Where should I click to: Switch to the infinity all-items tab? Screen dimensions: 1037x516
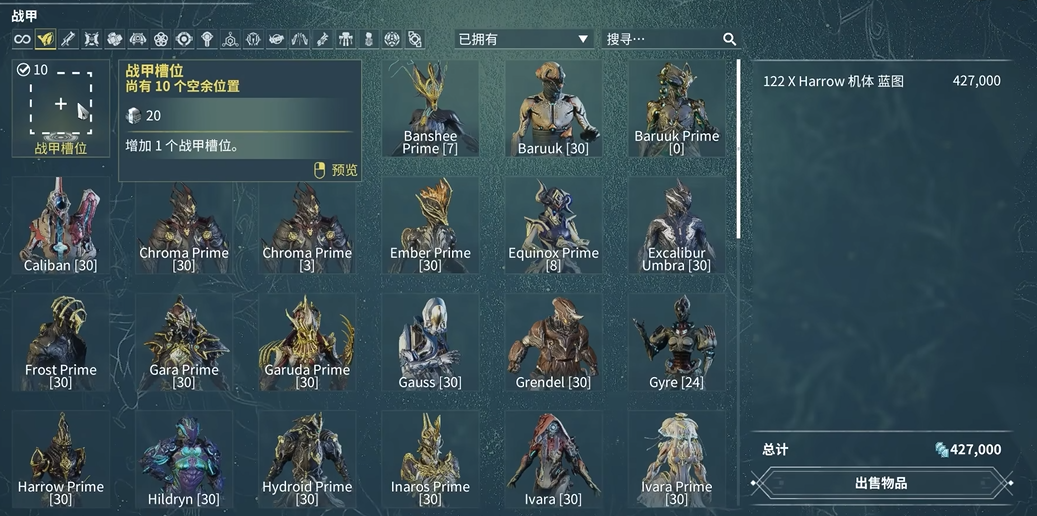[x=22, y=39]
